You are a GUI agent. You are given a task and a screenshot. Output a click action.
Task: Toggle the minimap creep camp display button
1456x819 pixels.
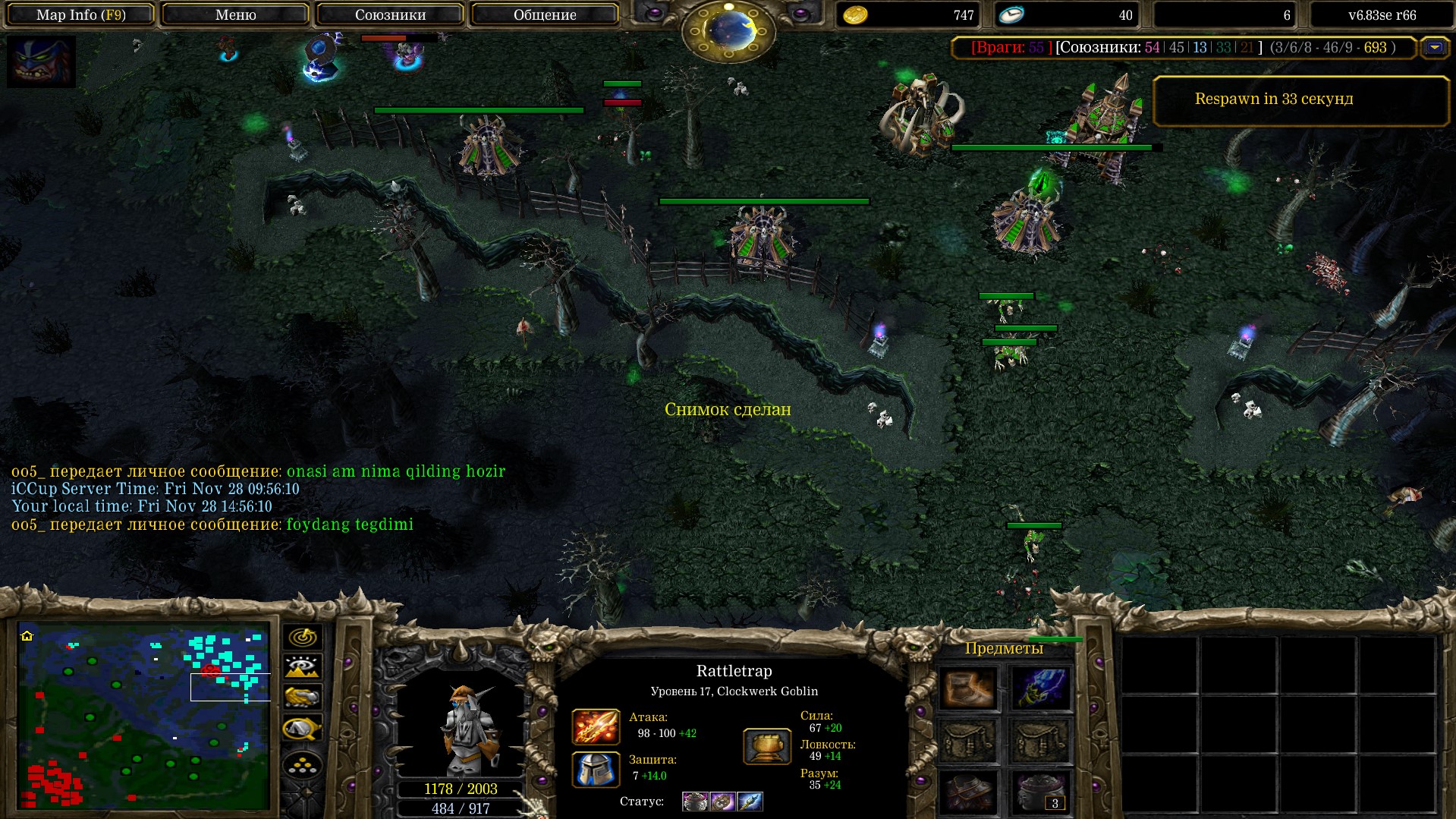point(302,729)
